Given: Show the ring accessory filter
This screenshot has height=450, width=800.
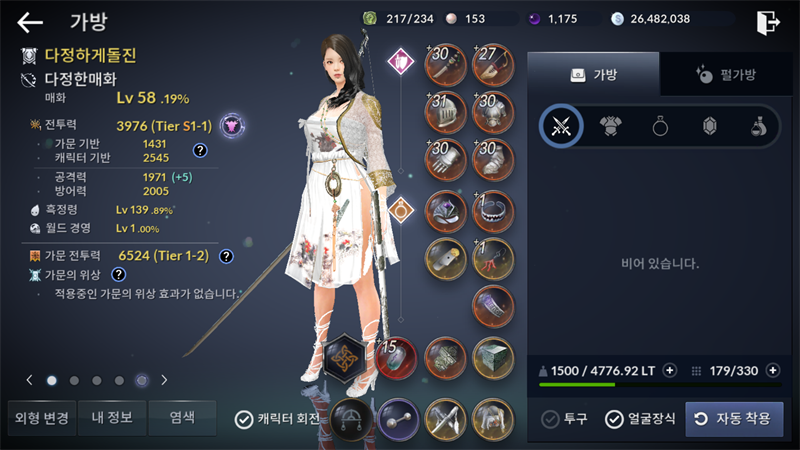Looking at the screenshot, I should pyautogui.click(x=660, y=126).
